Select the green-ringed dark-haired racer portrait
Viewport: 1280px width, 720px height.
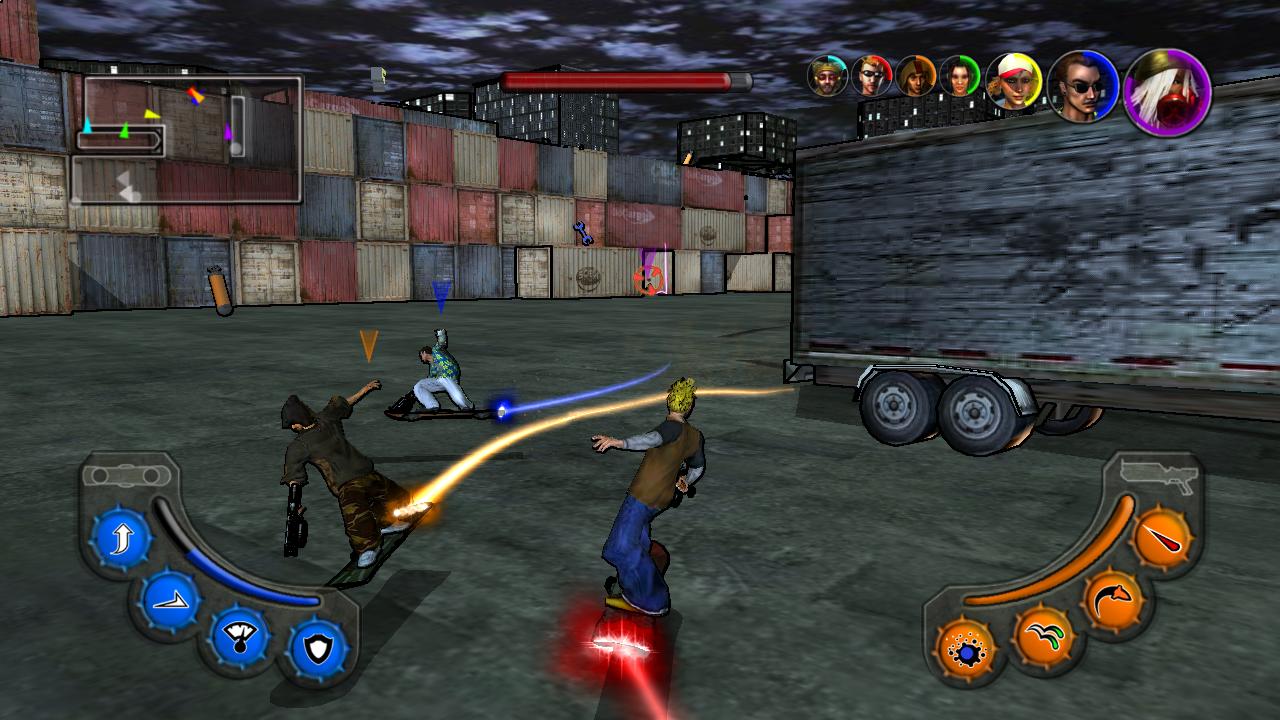[959, 76]
